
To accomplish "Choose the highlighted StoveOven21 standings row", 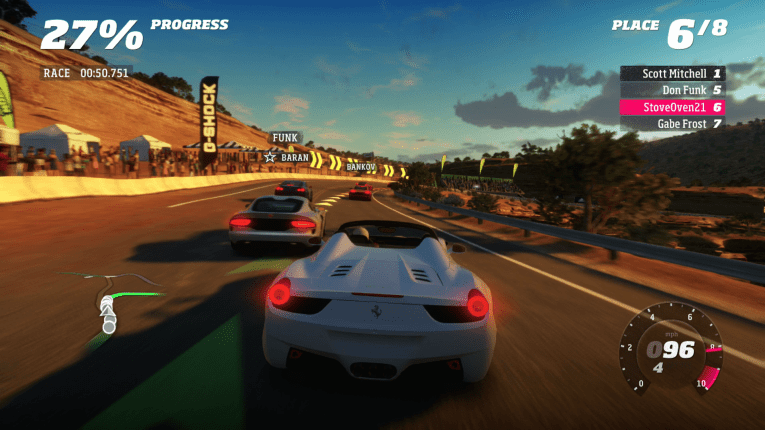I will [x=671, y=107].
